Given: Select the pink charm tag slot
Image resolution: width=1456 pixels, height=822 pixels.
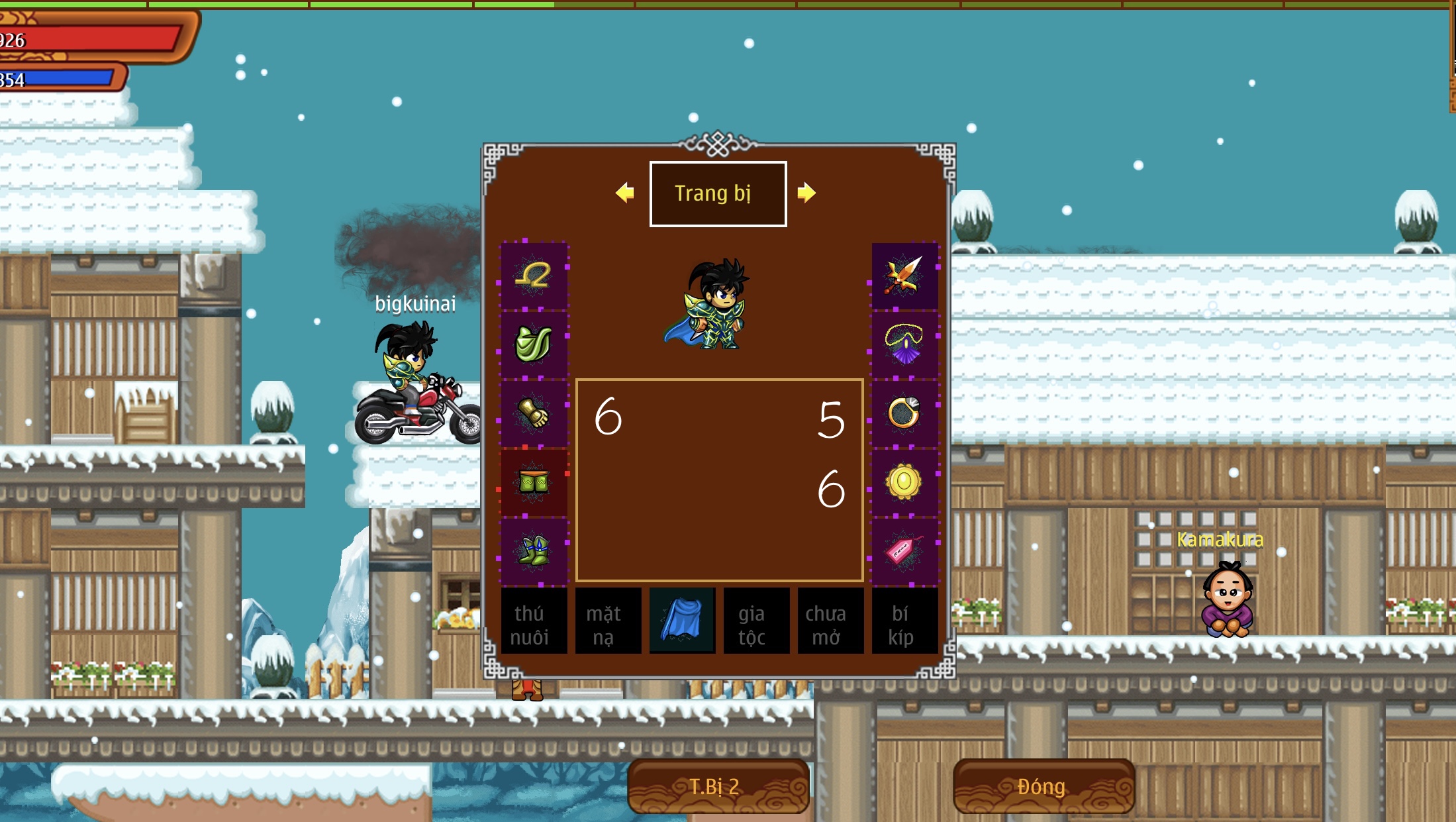Looking at the screenshot, I should 904,551.
